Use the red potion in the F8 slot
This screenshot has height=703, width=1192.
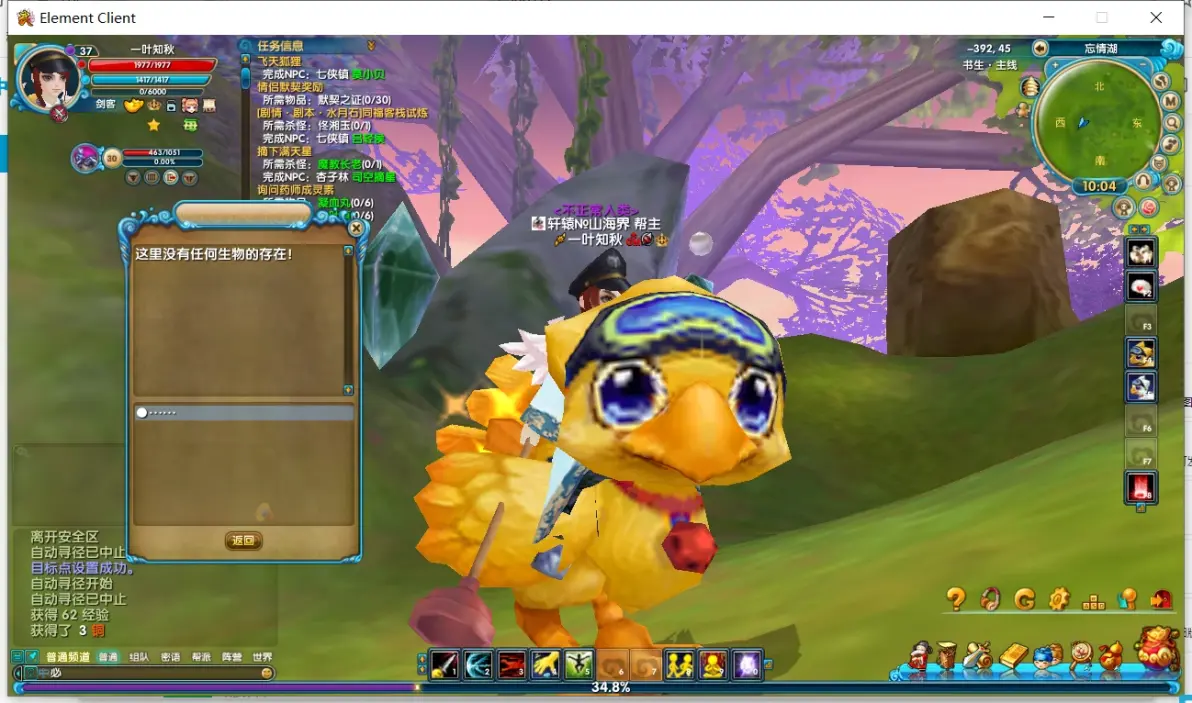coord(1141,488)
